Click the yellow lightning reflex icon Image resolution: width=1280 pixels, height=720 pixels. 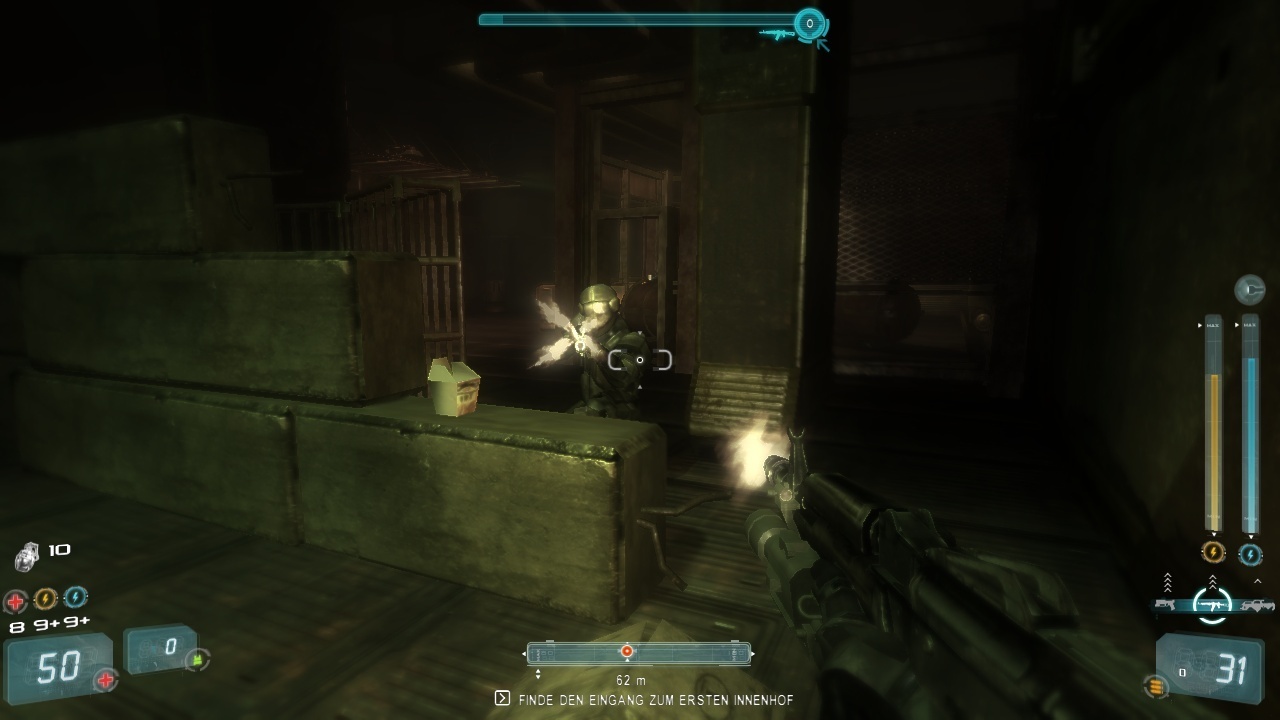pos(45,598)
